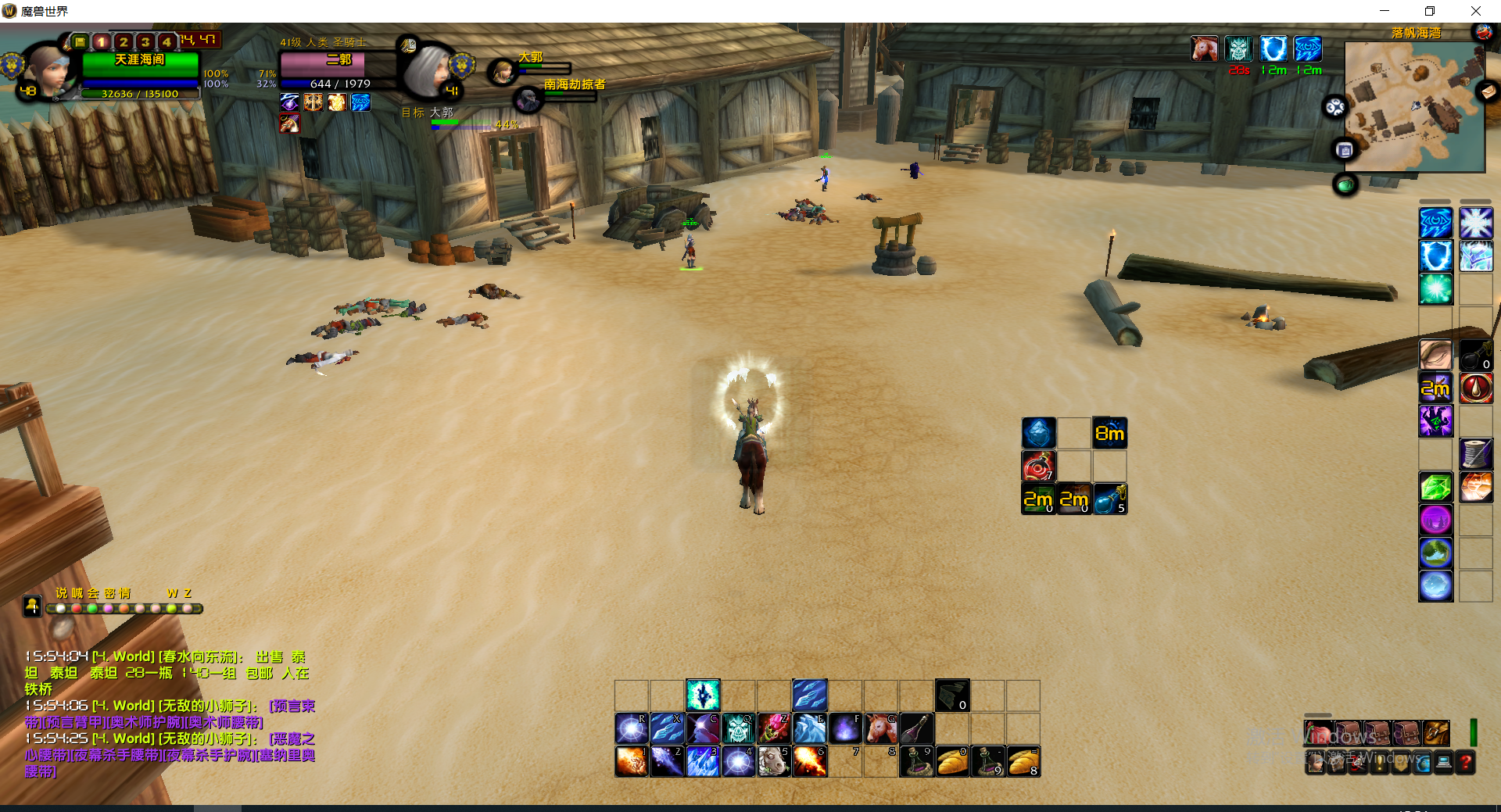Cast the Fireball spell on hotkey 1
This screenshot has height=812, width=1501.
(631, 761)
